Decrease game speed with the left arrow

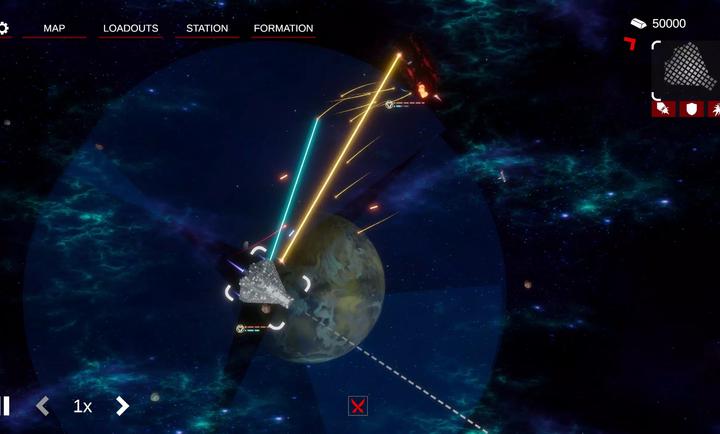43,406
